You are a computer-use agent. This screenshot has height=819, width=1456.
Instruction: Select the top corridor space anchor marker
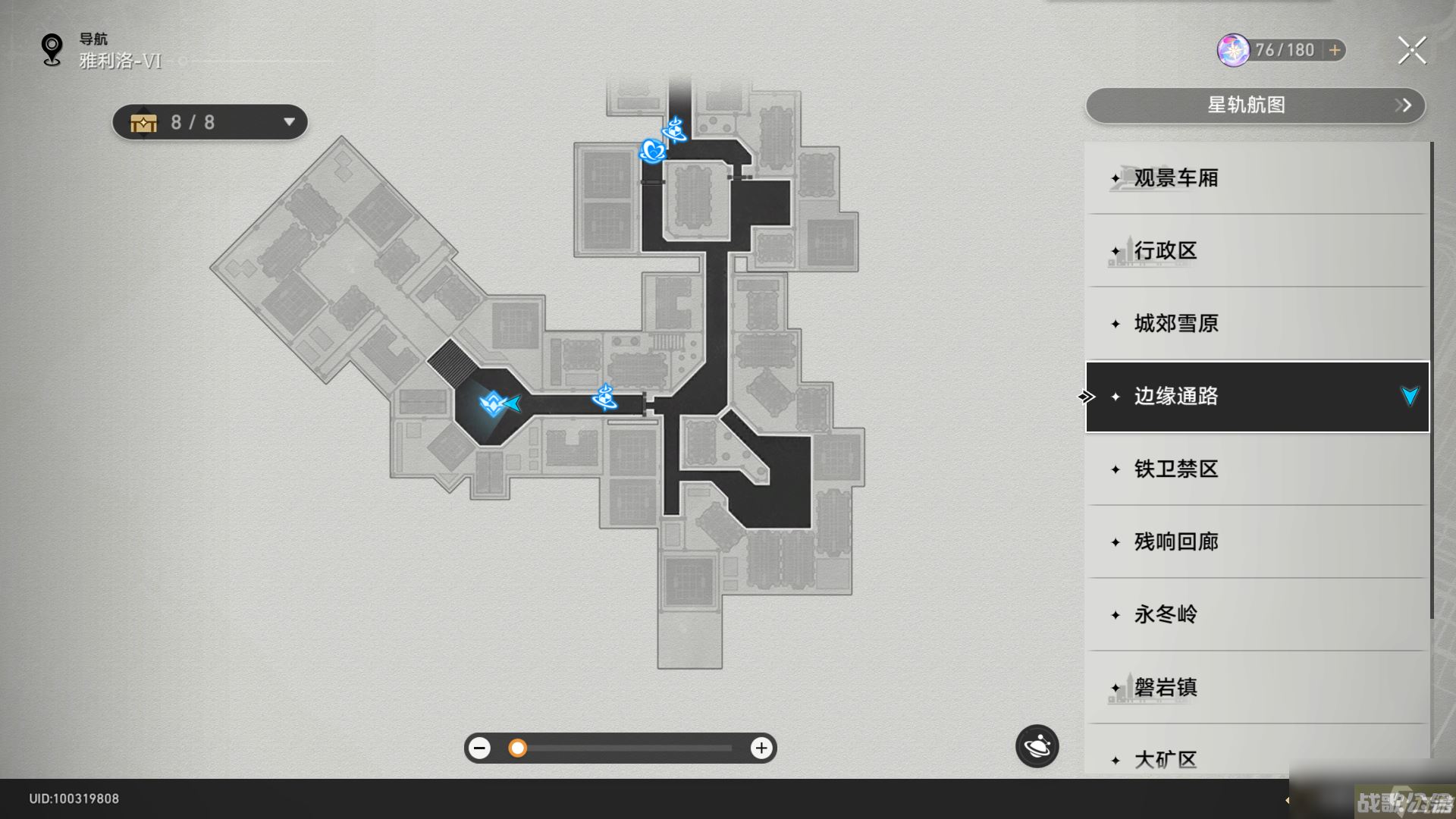(x=674, y=130)
